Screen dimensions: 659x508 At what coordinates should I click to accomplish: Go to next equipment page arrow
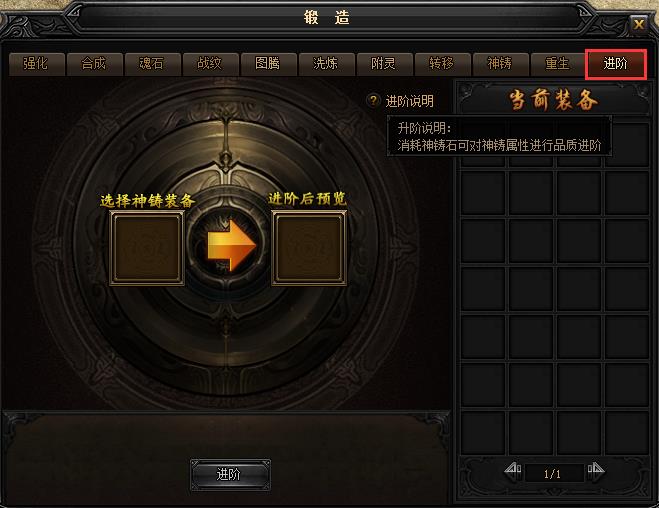(595, 469)
